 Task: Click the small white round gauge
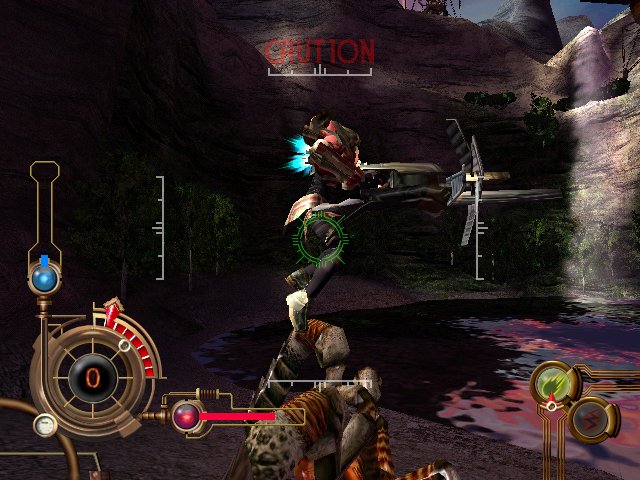click(43, 424)
